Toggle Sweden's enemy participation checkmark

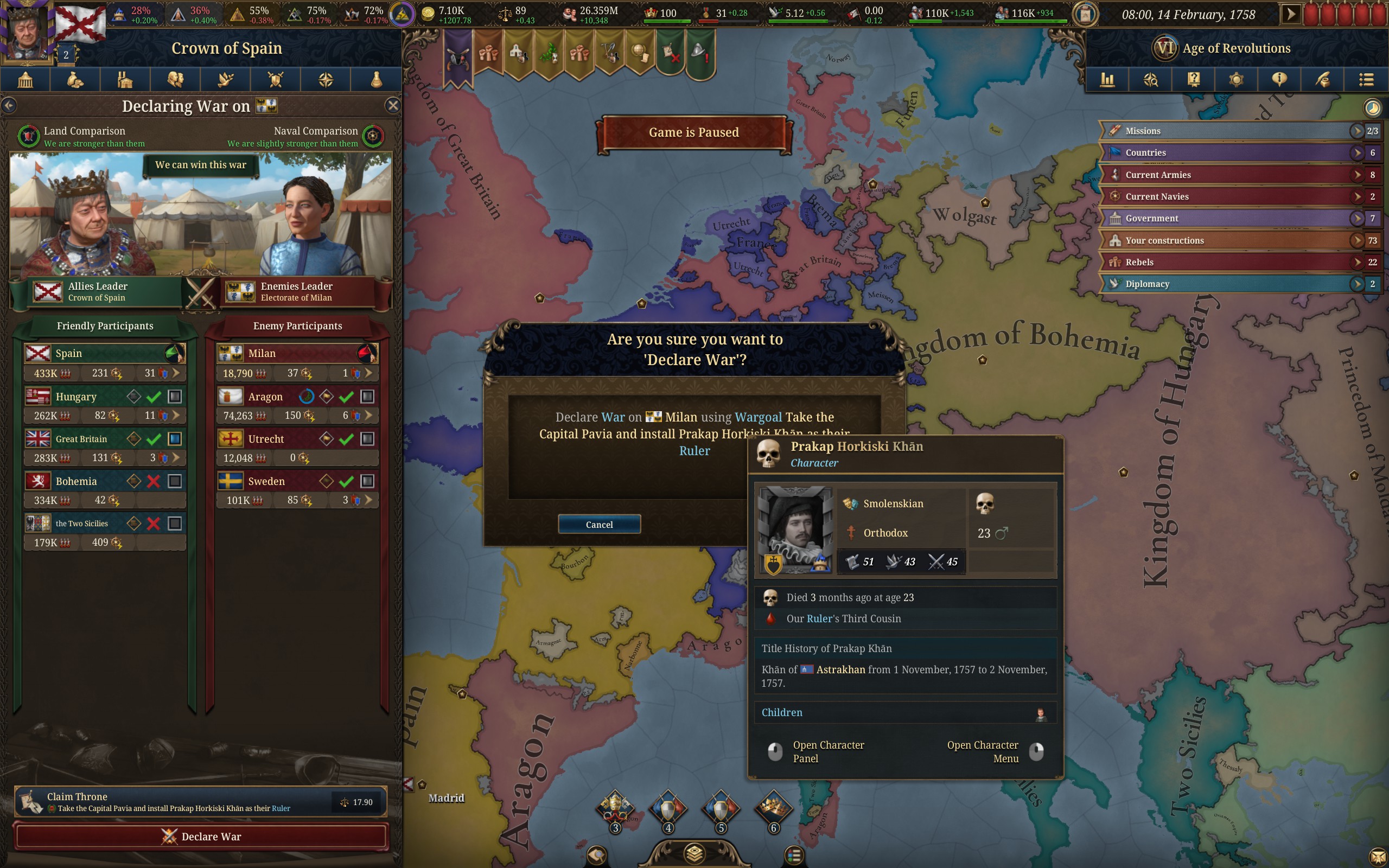point(347,481)
